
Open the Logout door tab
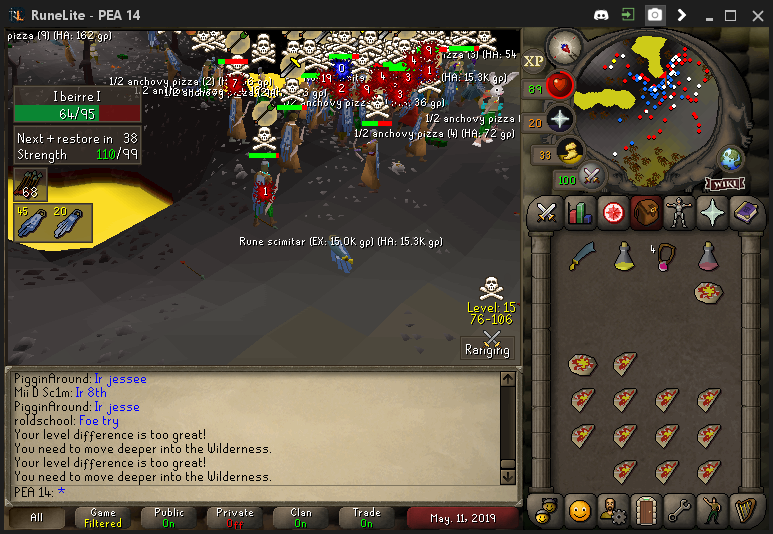646,510
